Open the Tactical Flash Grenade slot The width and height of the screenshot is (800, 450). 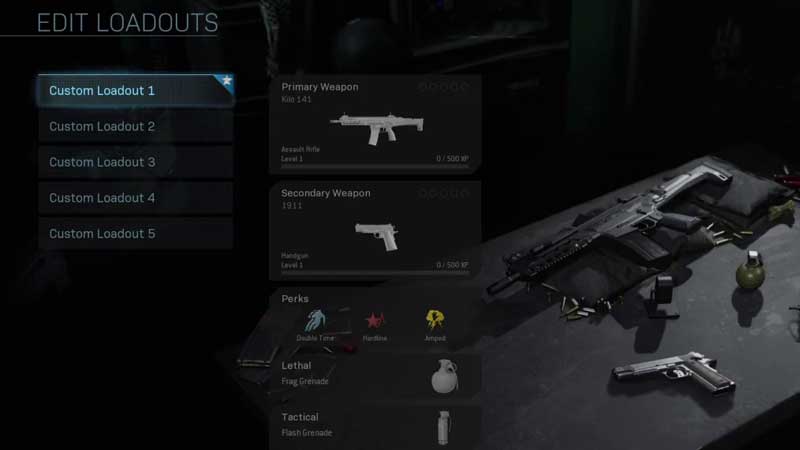point(375,425)
